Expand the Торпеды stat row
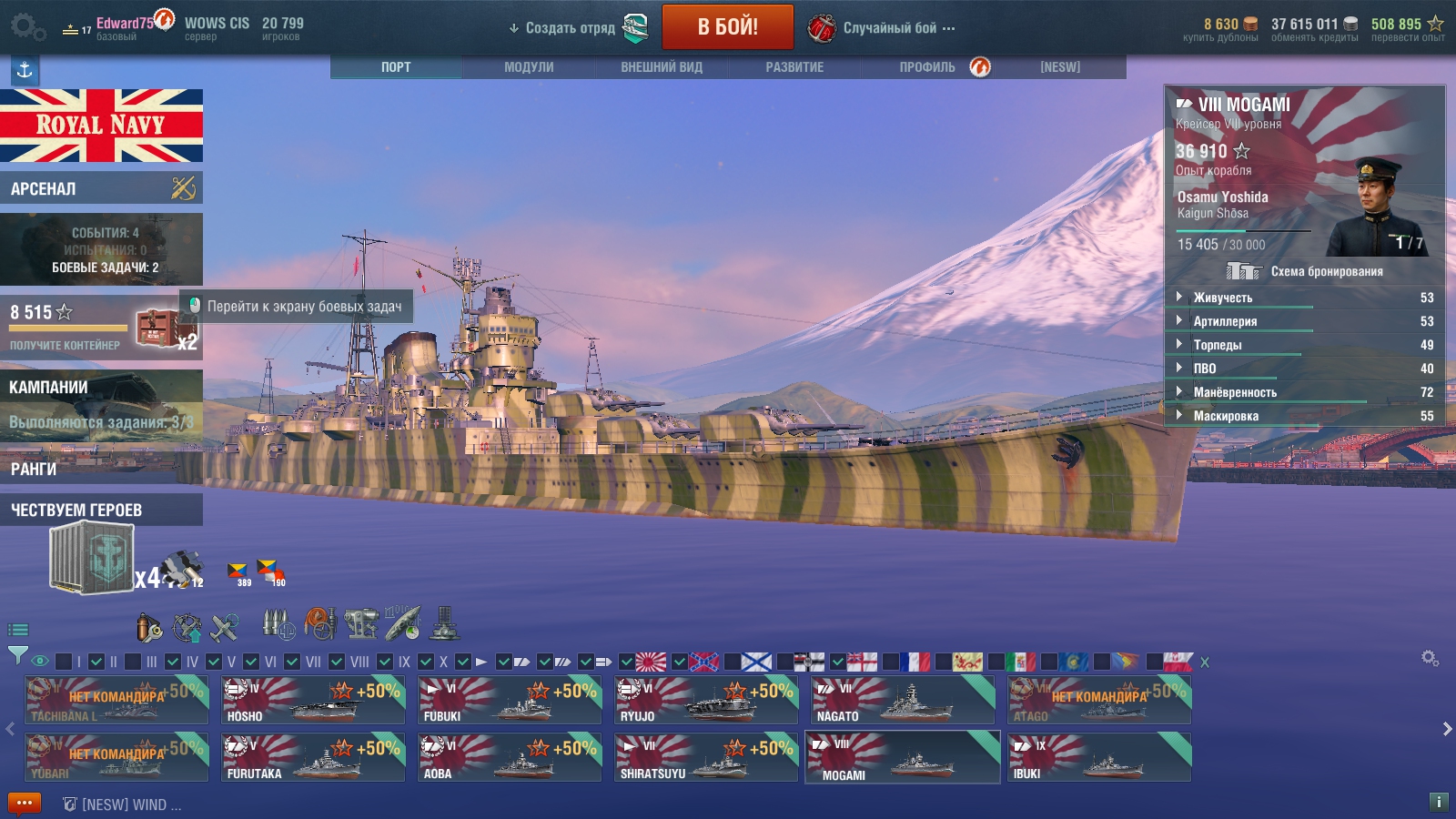 pos(1217,345)
